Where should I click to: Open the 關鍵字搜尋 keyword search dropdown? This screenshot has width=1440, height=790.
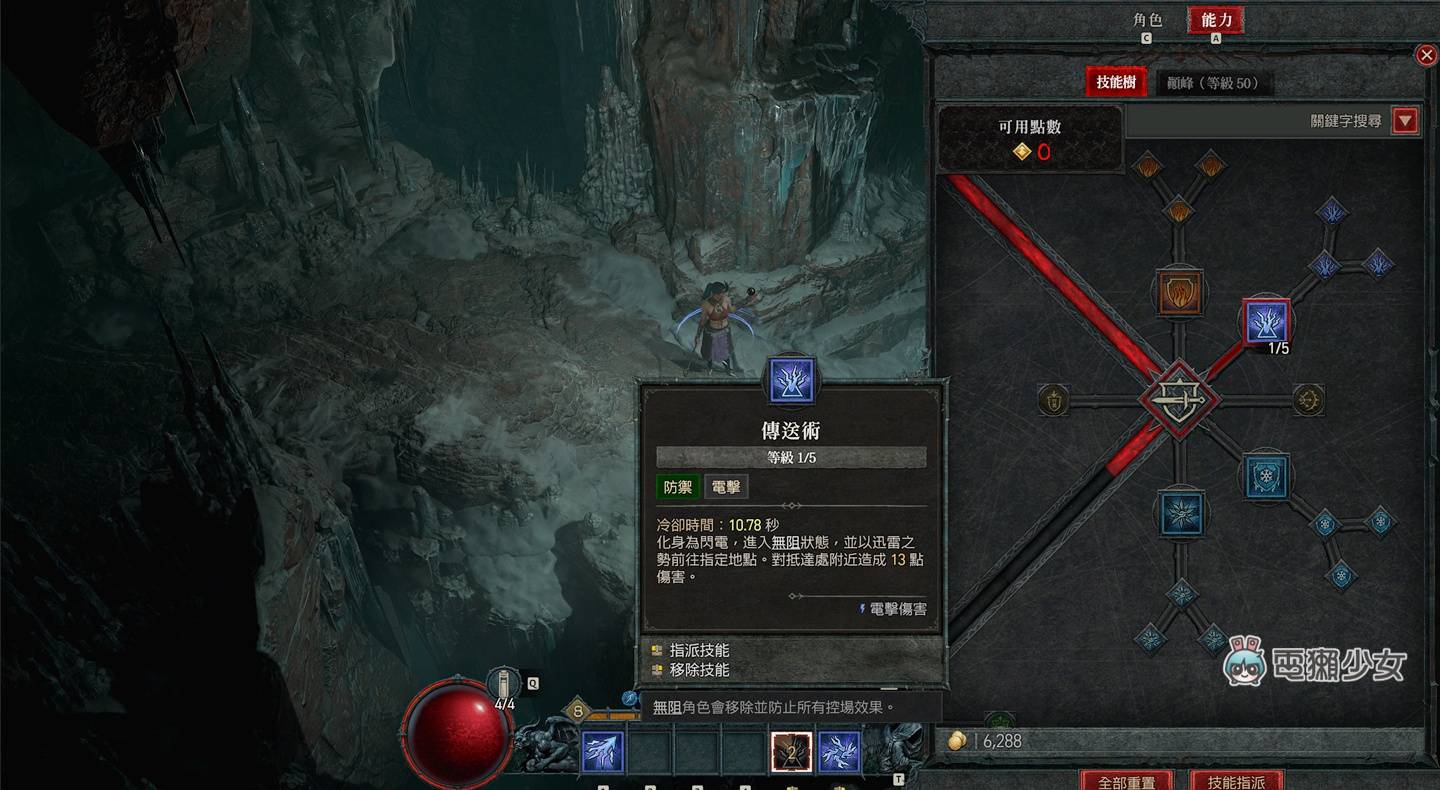(1406, 121)
